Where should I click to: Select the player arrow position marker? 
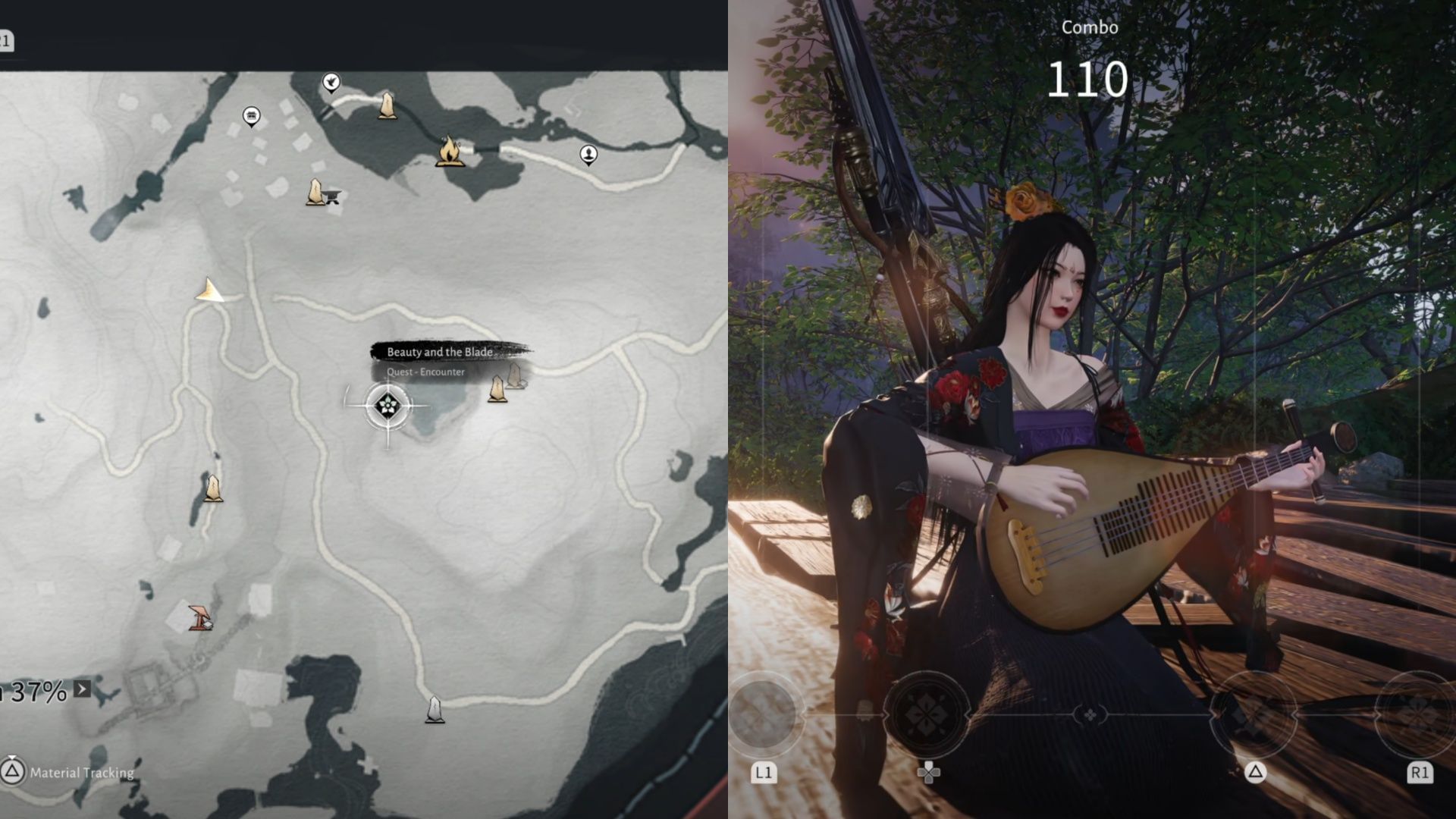click(210, 290)
